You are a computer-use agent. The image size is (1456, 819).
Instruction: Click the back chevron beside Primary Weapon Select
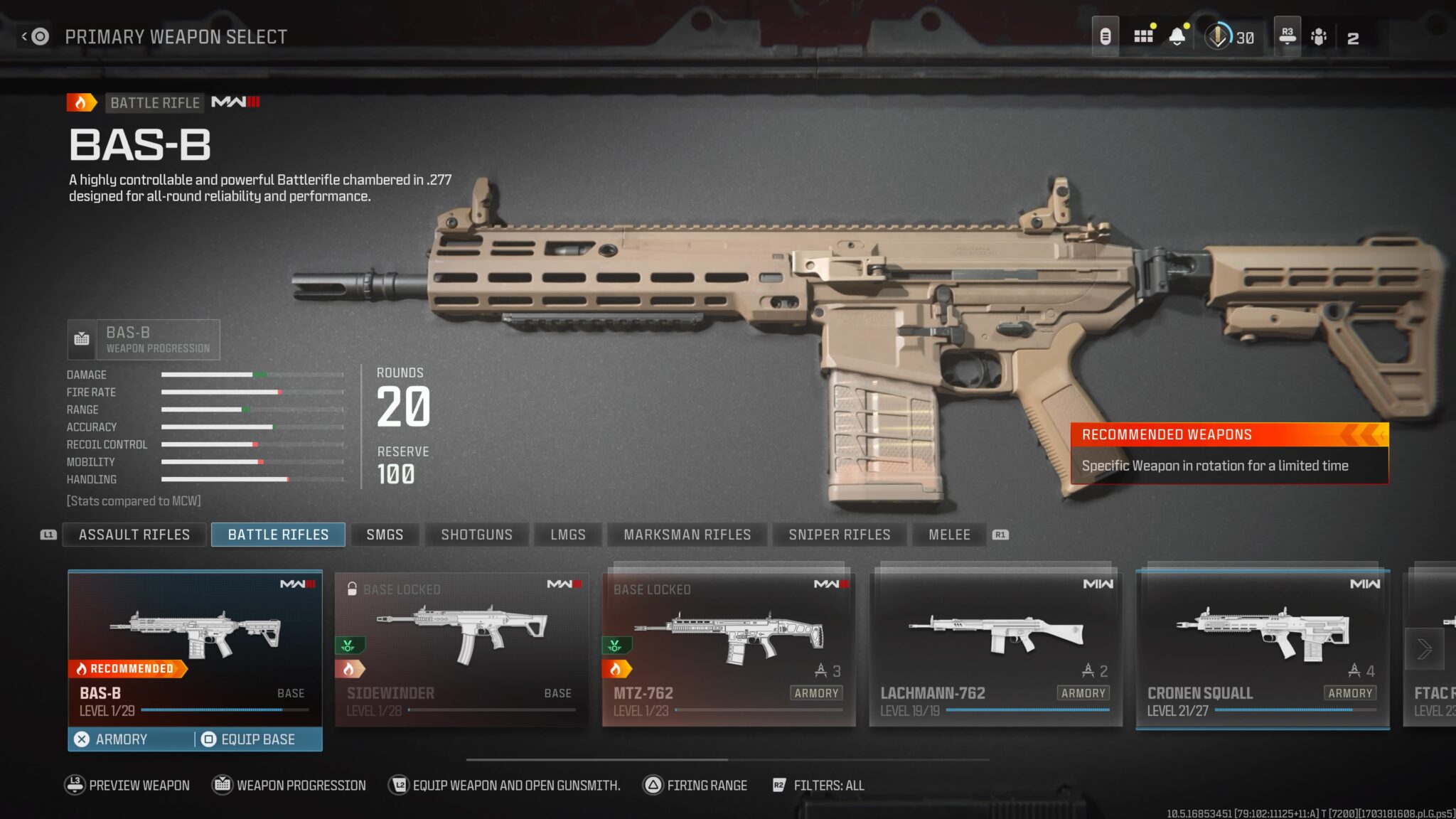pyautogui.click(x=23, y=36)
